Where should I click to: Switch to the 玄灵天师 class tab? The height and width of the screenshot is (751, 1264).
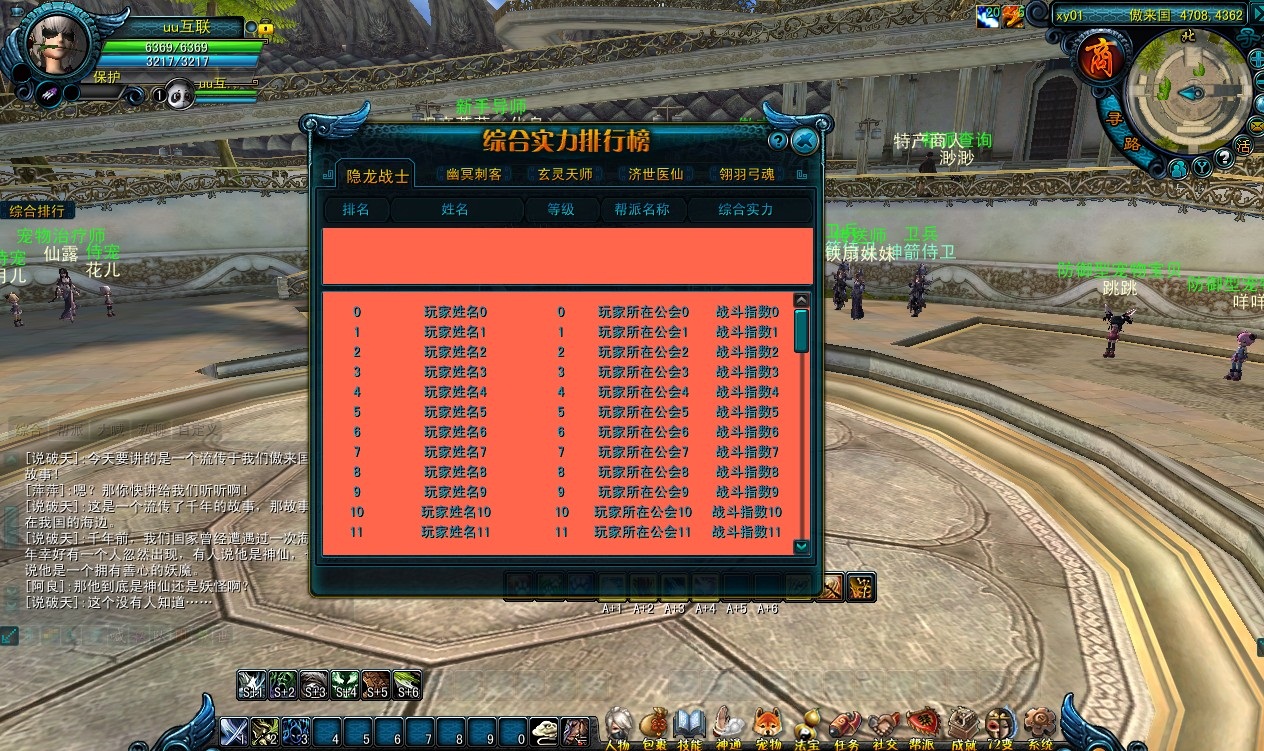pyautogui.click(x=565, y=174)
